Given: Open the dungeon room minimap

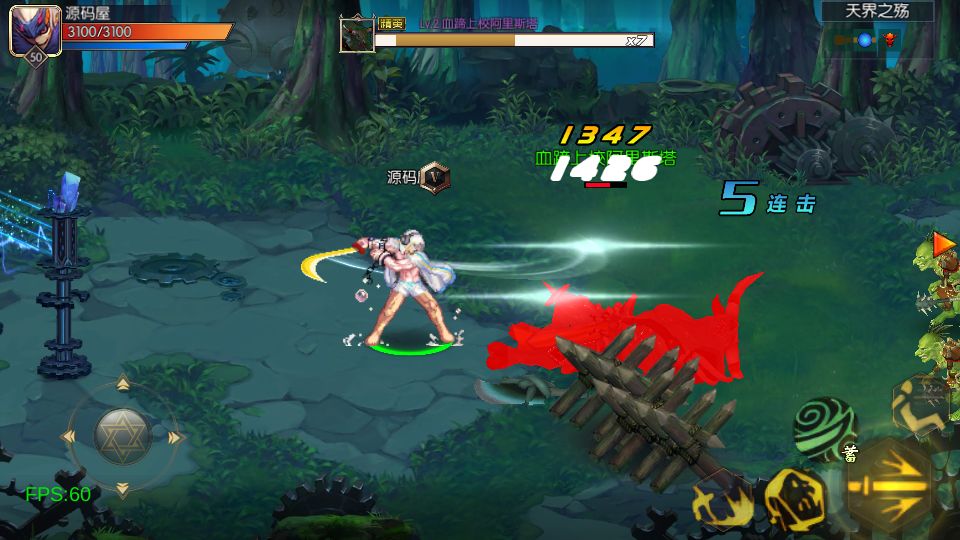Looking at the screenshot, I should click(x=866, y=40).
